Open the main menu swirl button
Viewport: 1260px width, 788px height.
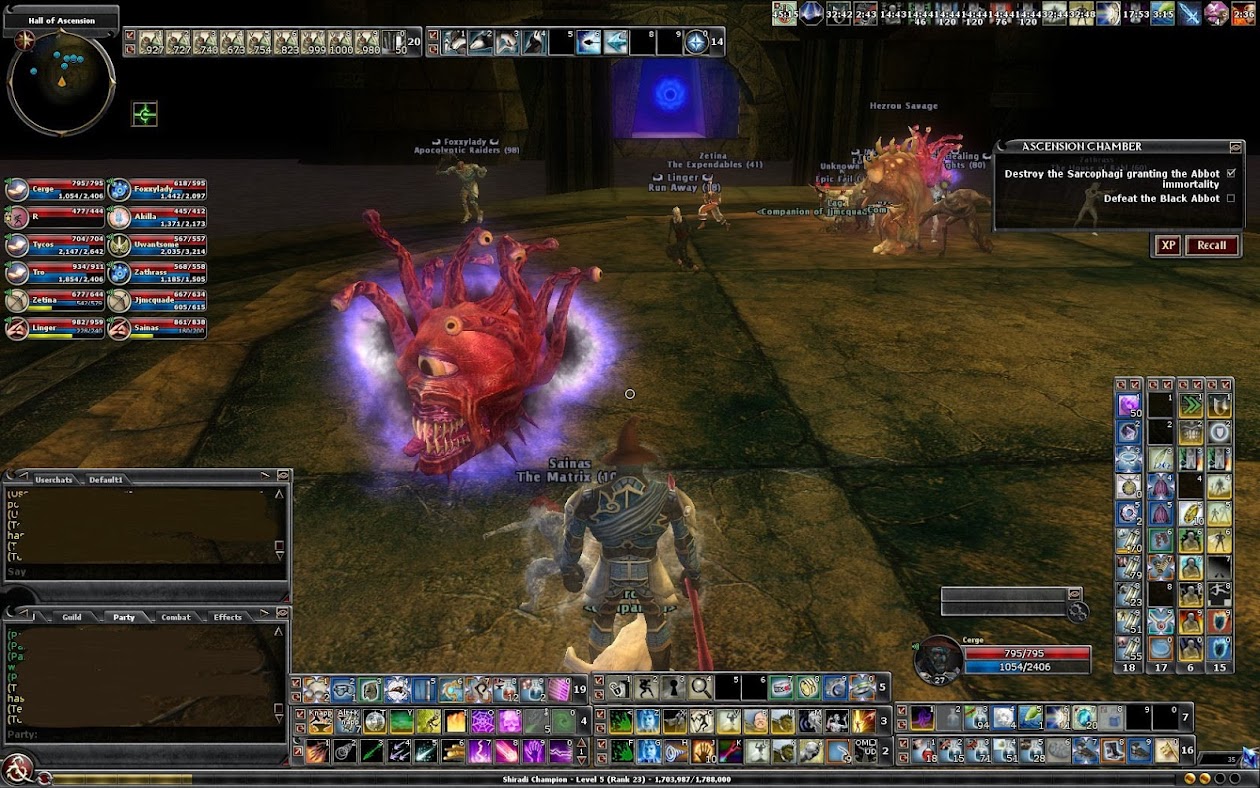tap(18, 769)
